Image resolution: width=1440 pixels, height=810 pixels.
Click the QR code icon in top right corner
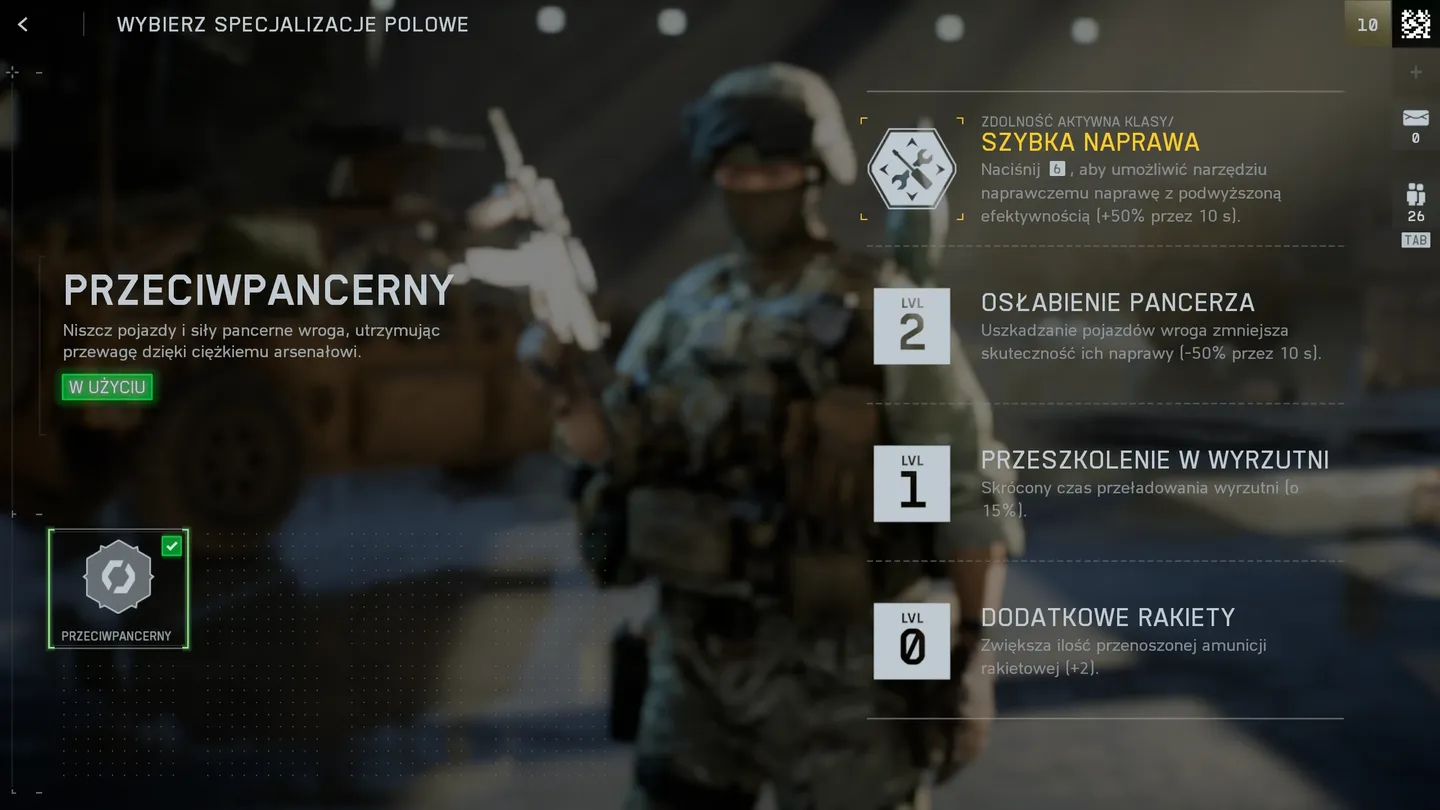pos(1418,23)
